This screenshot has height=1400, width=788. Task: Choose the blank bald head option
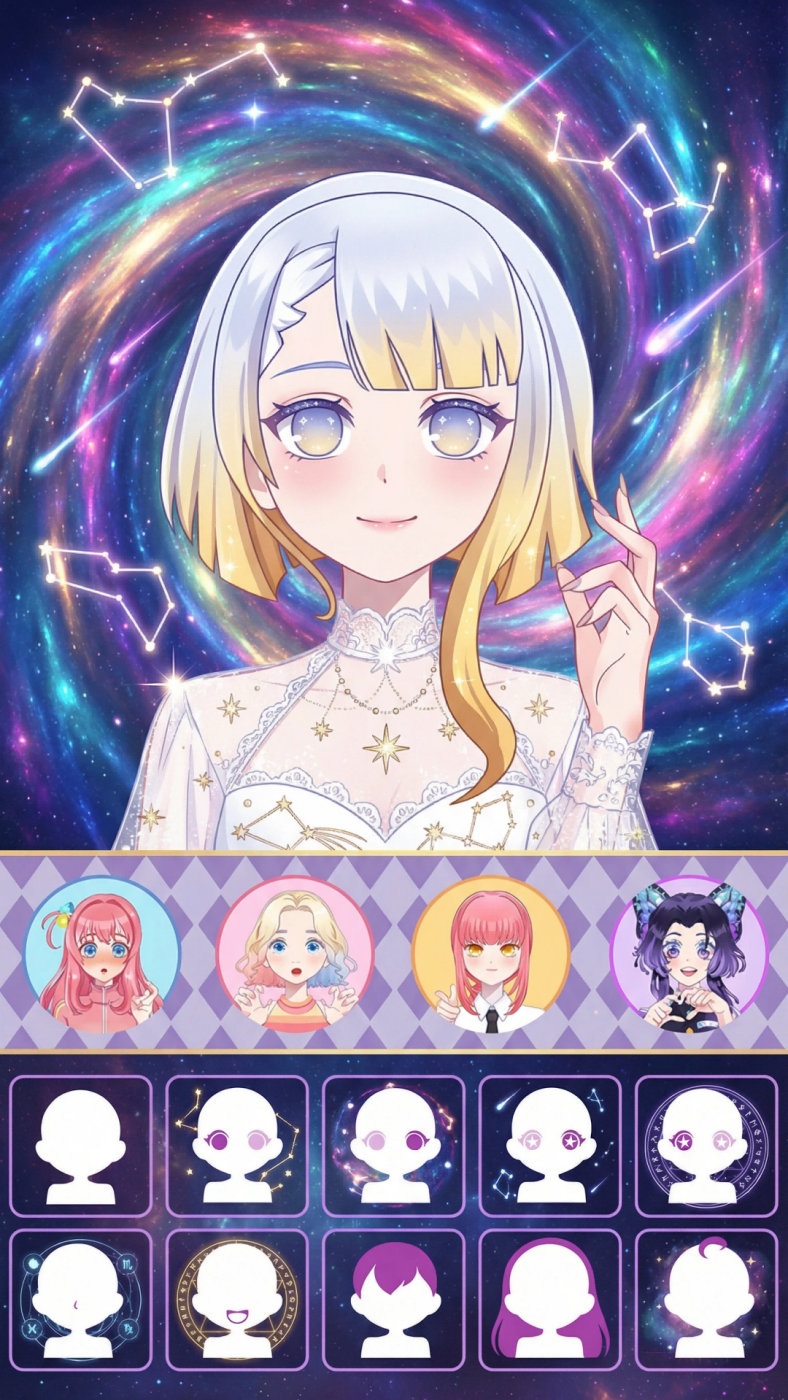click(x=81, y=1145)
